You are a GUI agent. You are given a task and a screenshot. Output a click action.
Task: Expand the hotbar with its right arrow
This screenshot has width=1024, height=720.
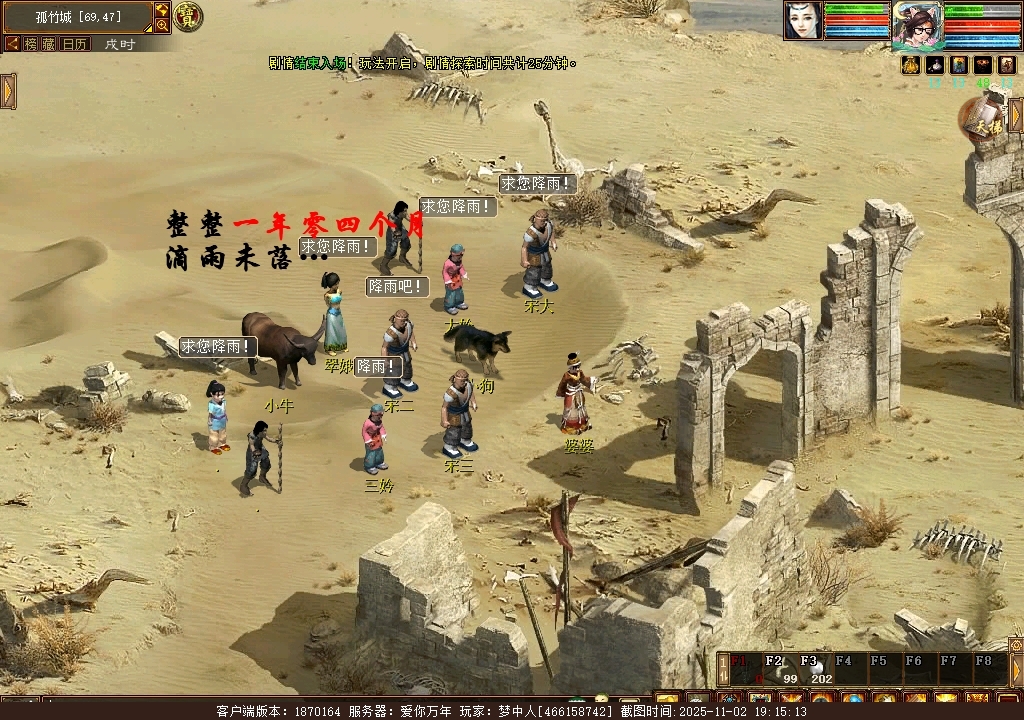[1016, 670]
